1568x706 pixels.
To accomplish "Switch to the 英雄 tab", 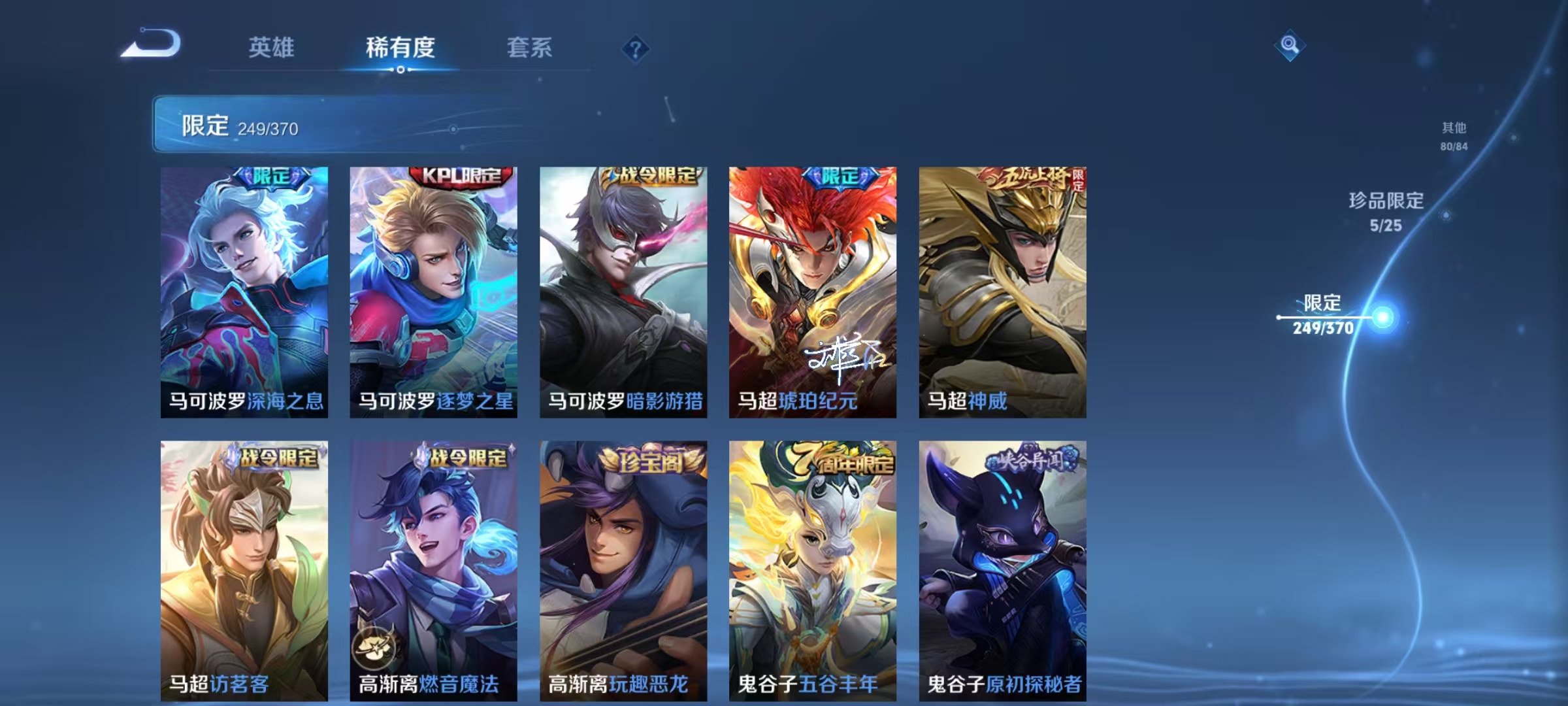I will click(272, 48).
